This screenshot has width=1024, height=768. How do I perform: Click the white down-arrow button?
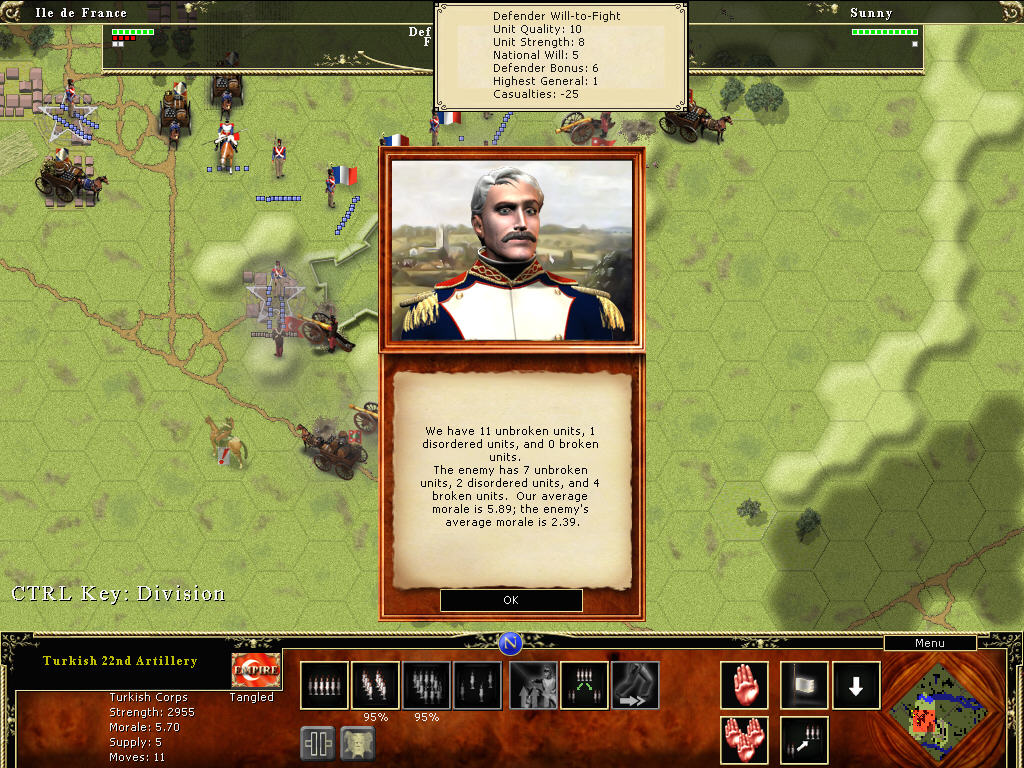coord(857,685)
